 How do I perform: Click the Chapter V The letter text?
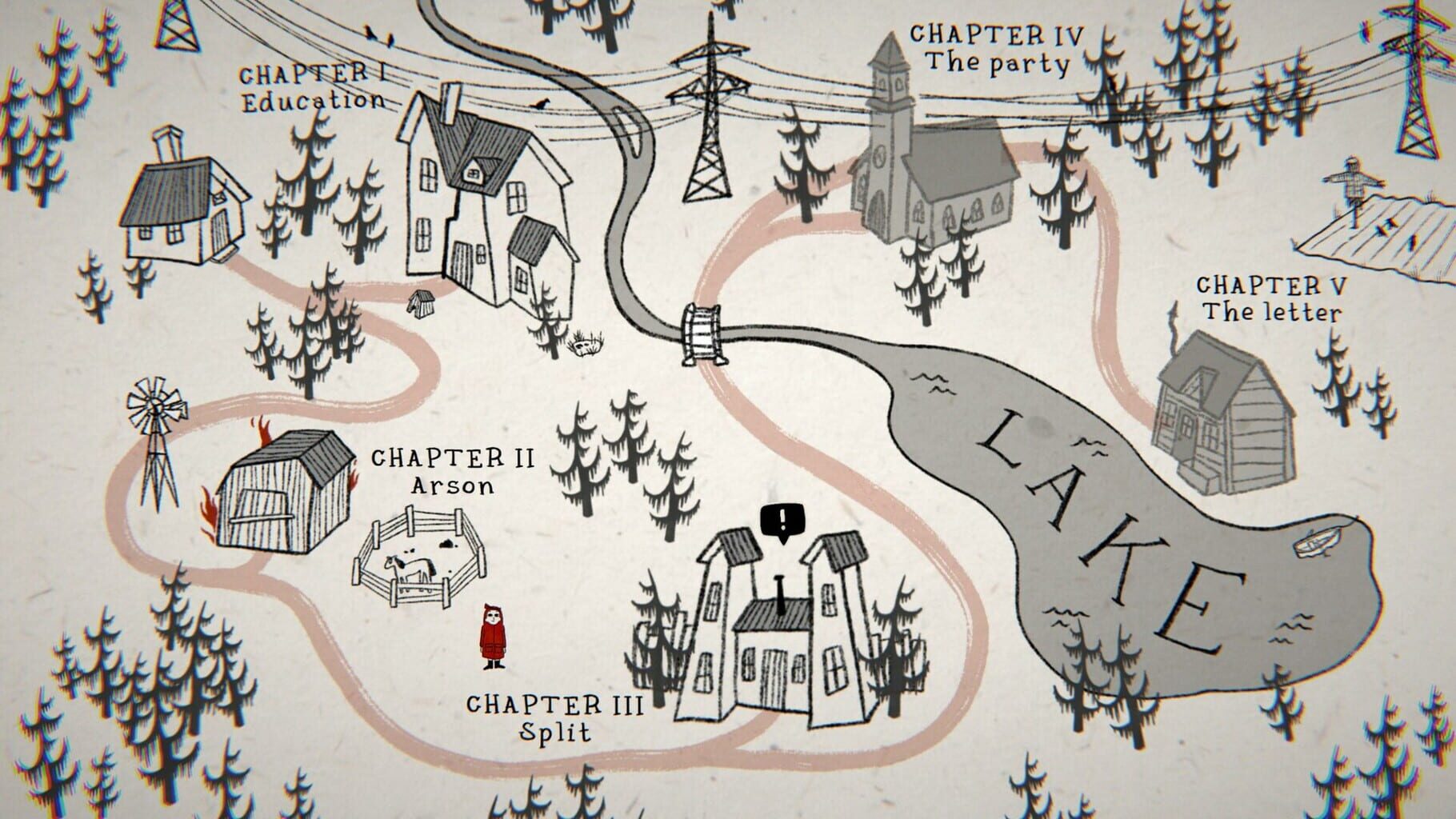coord(1272,296)
